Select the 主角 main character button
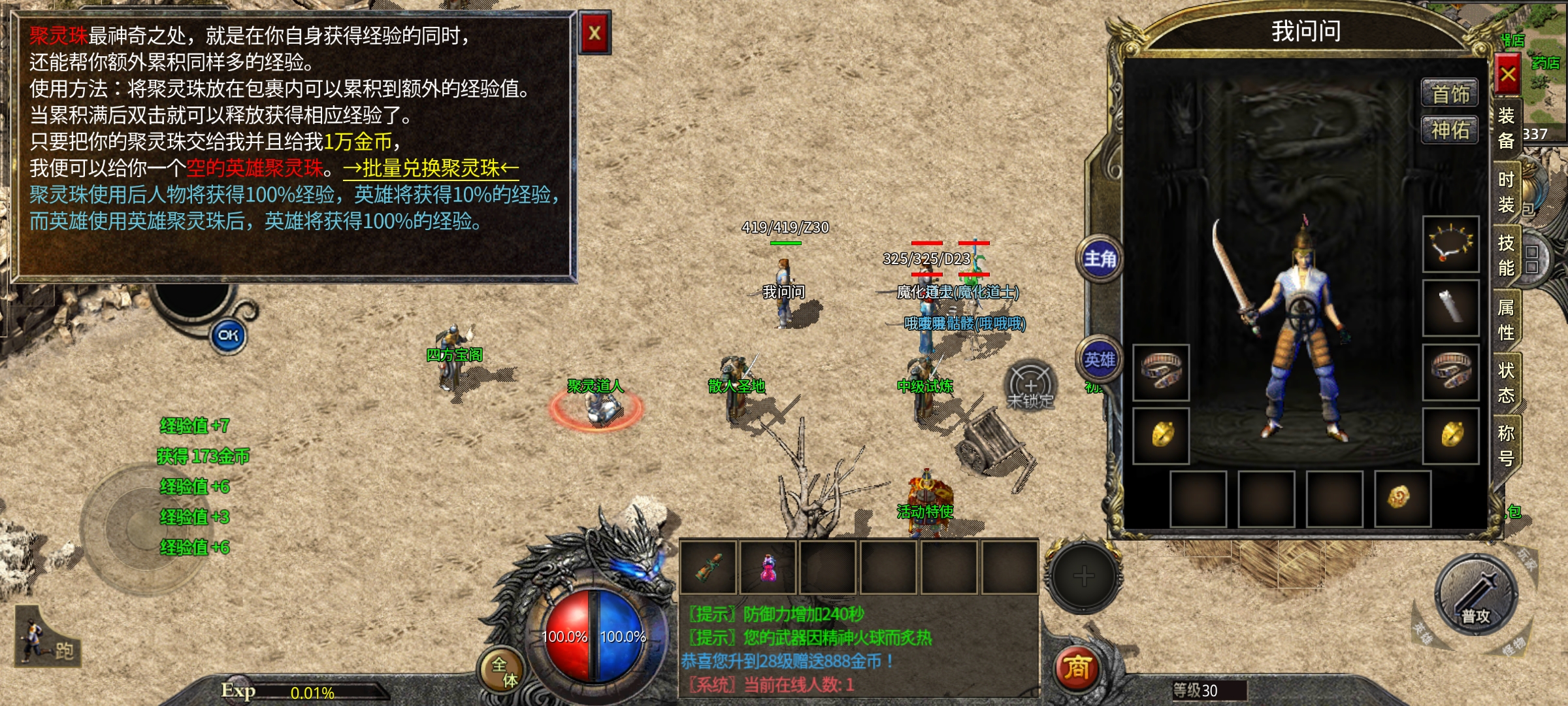The image size is (1568, 706). pyautogui.click(x=1100, y=260)
